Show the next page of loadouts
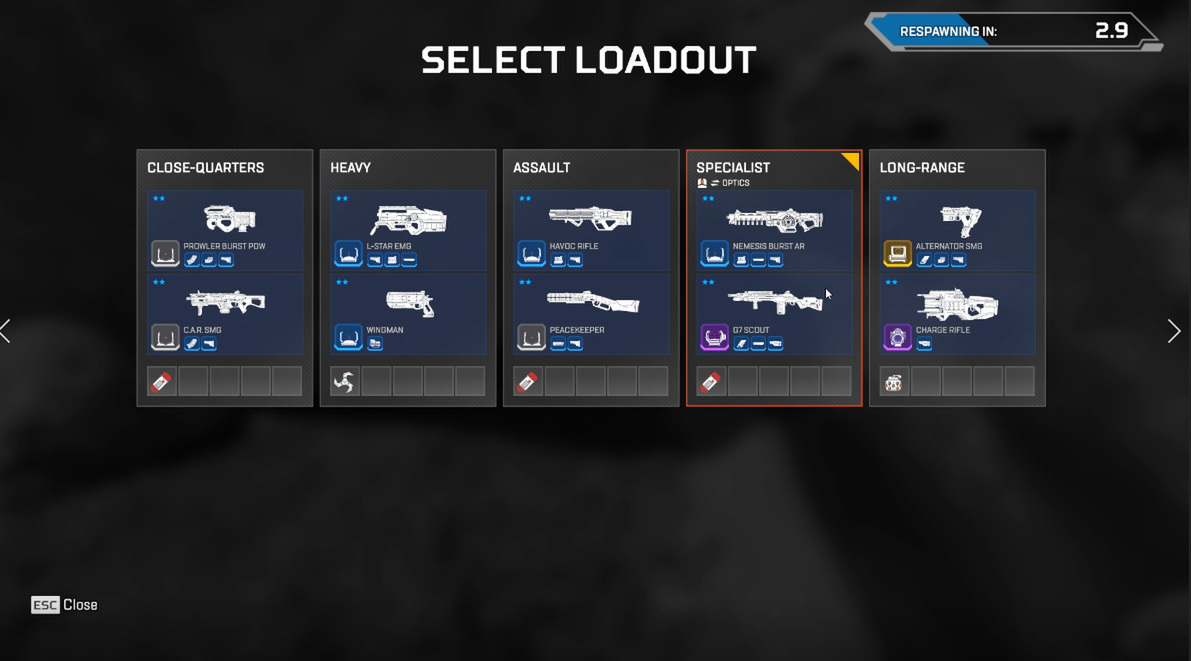This screenshot has height=661, width=1191. pos(1173,331)
